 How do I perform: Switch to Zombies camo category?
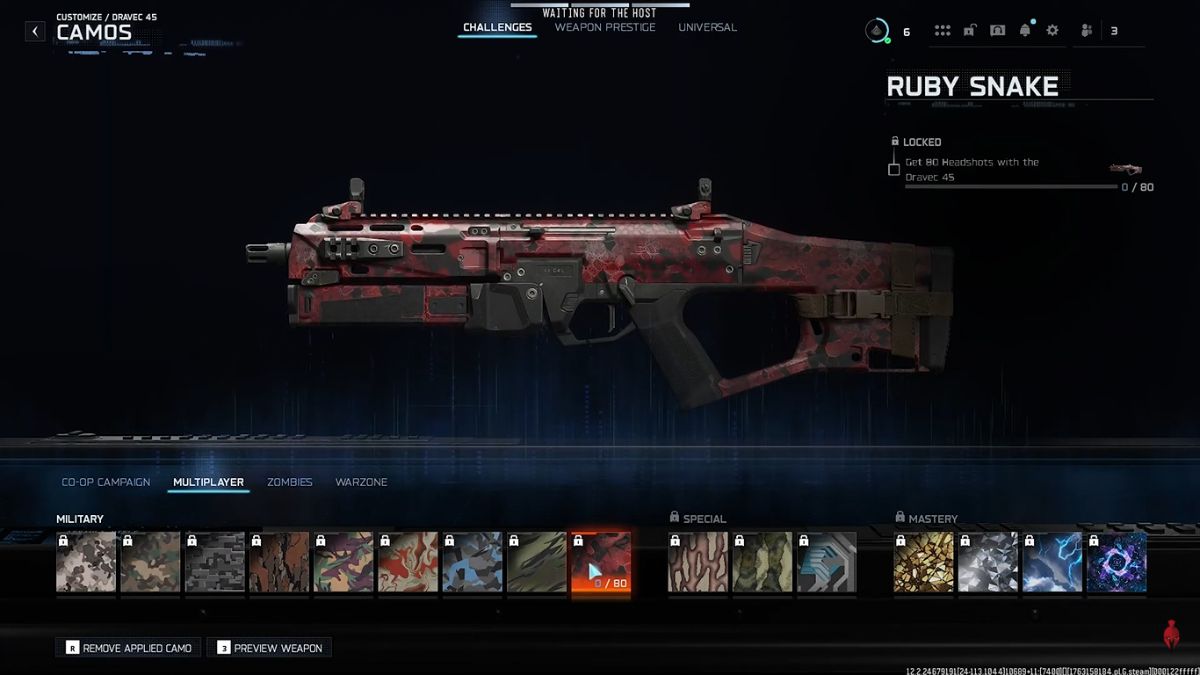290,482
